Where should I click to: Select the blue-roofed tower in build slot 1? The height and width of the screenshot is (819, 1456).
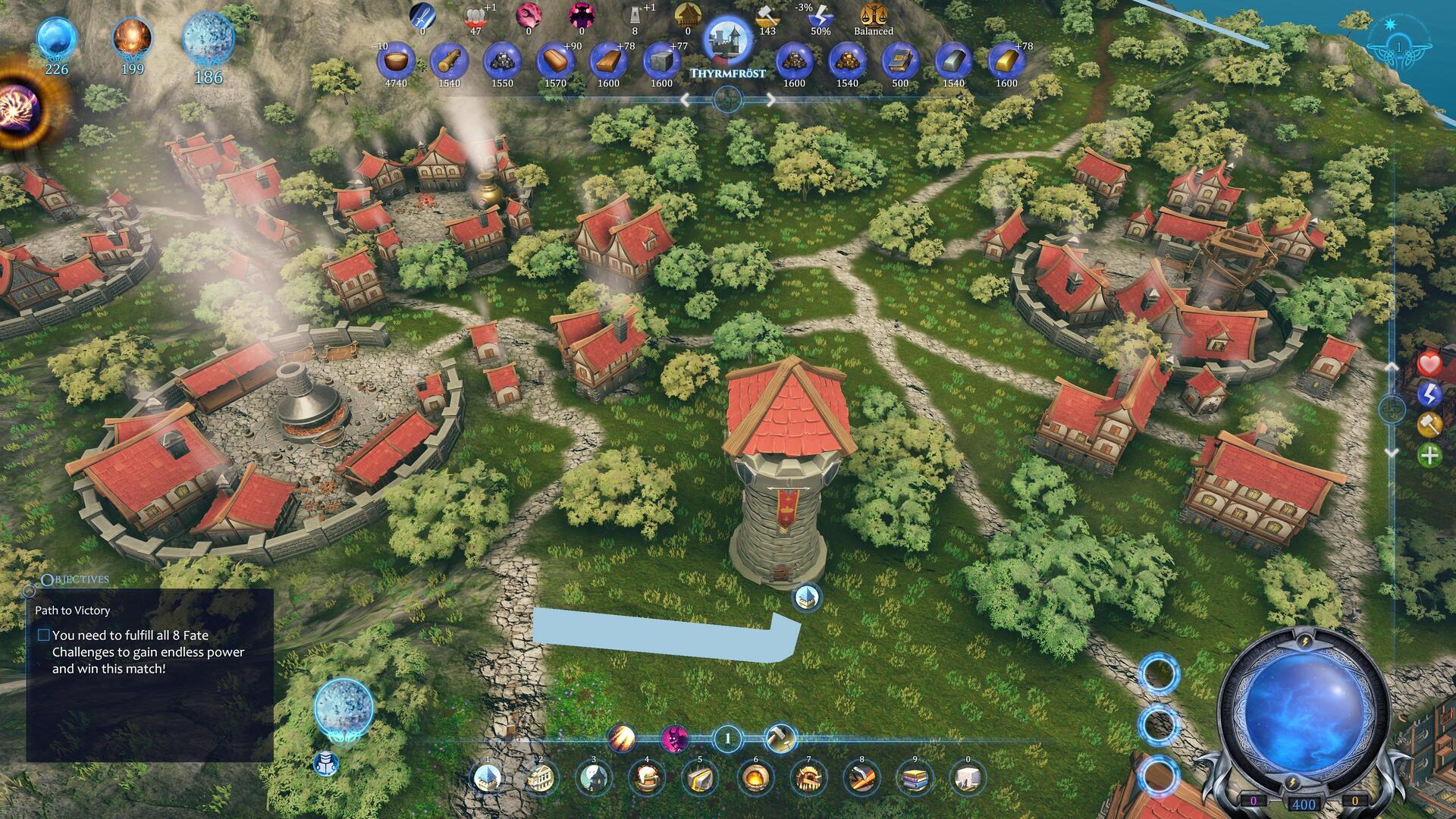pyautogui.click(x=488, y=777)
